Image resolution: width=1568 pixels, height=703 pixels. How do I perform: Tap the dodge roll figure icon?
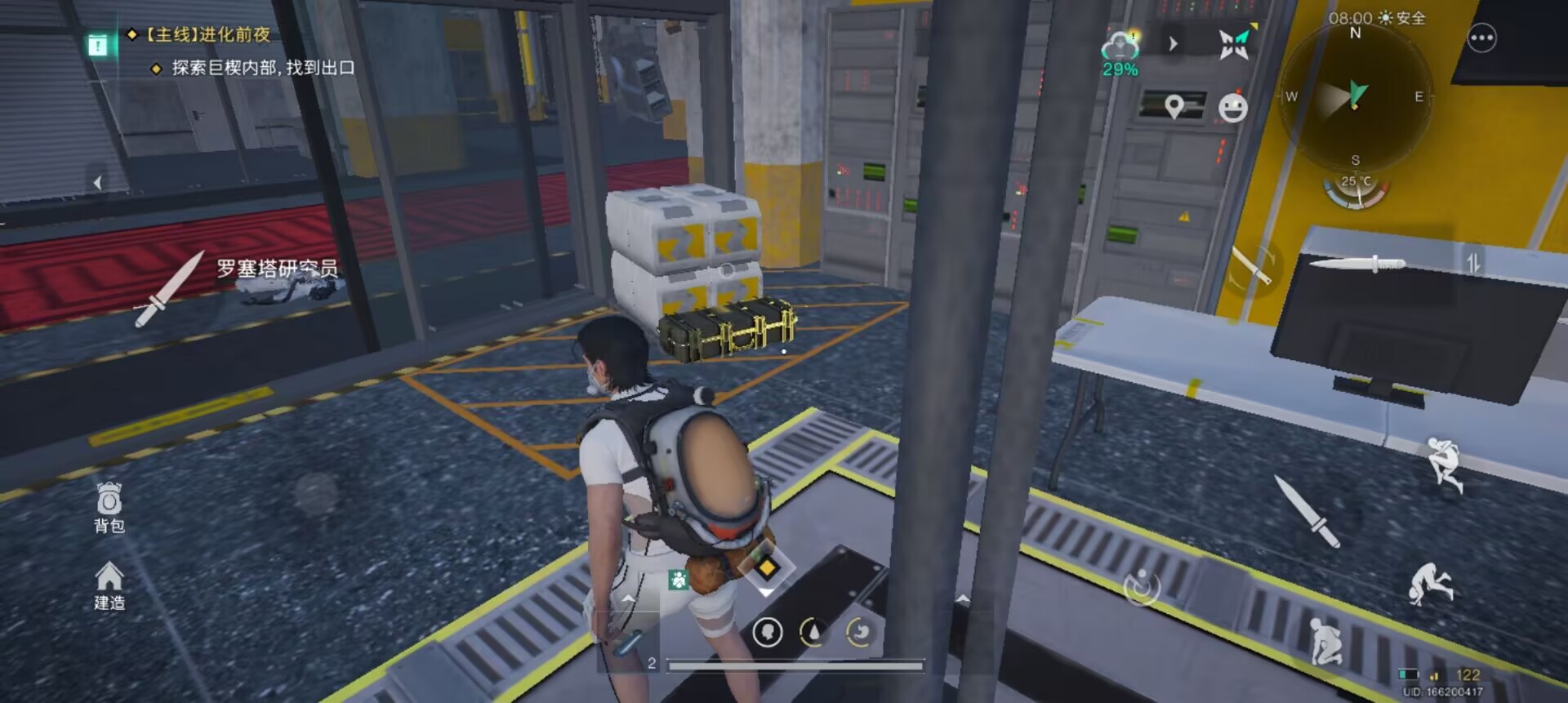click(x=1430, y=582)
